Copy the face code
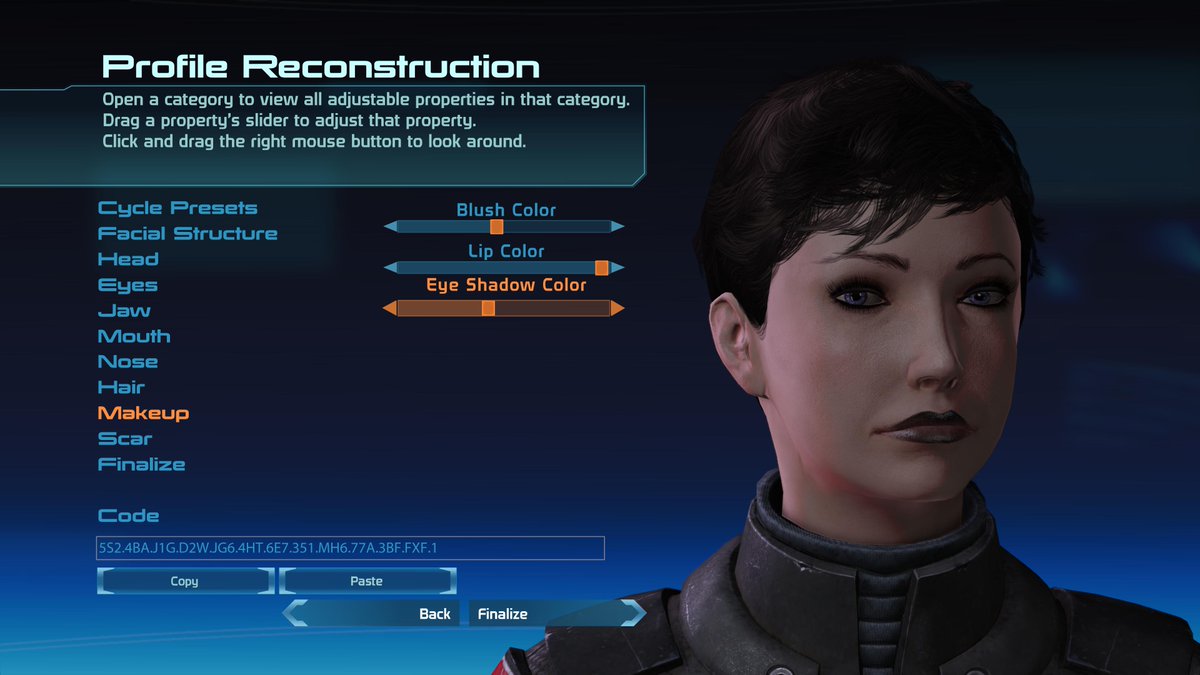Viewport: 1200px width, 675px height. click(185, 581)
